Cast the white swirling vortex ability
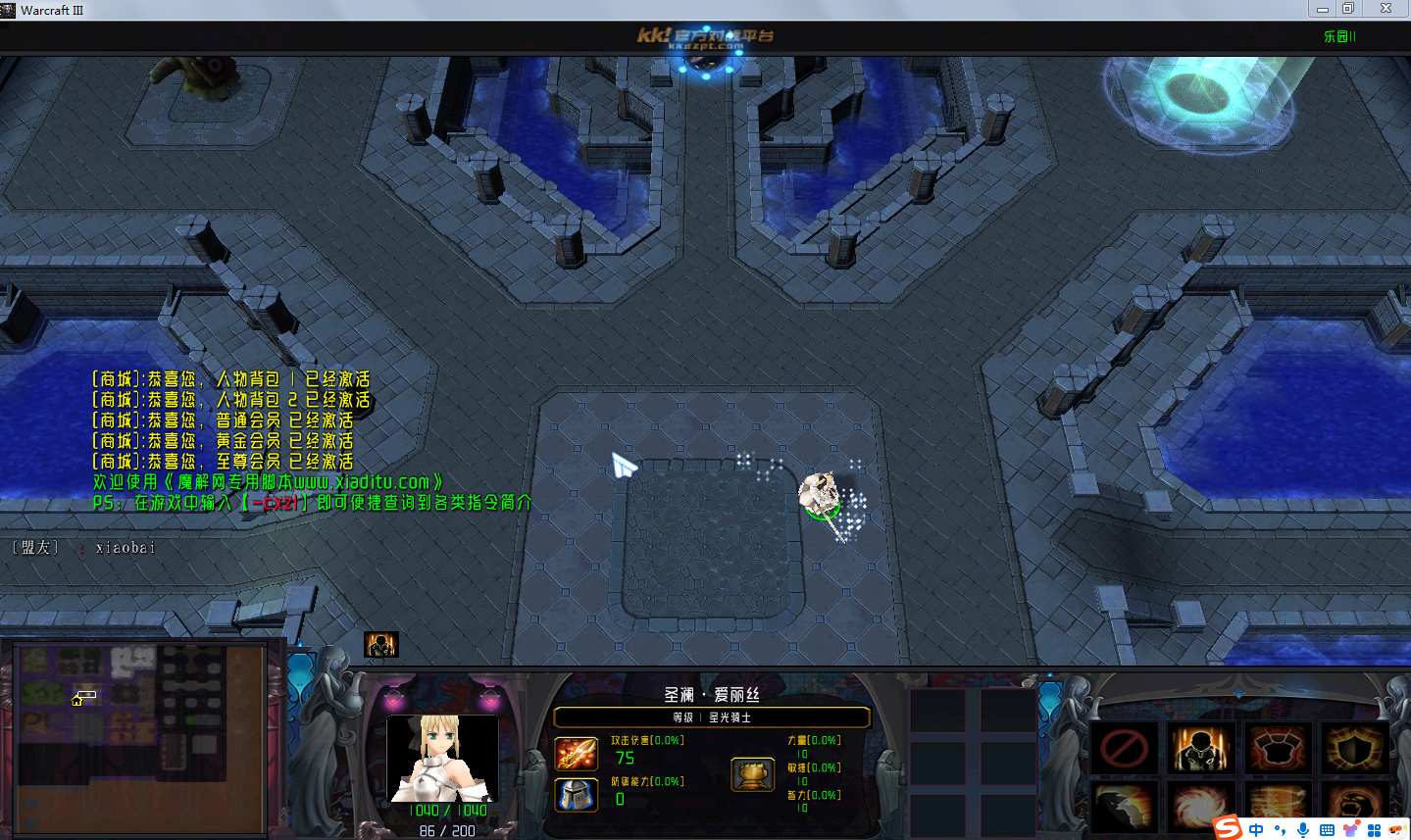 click(1199, 806)
